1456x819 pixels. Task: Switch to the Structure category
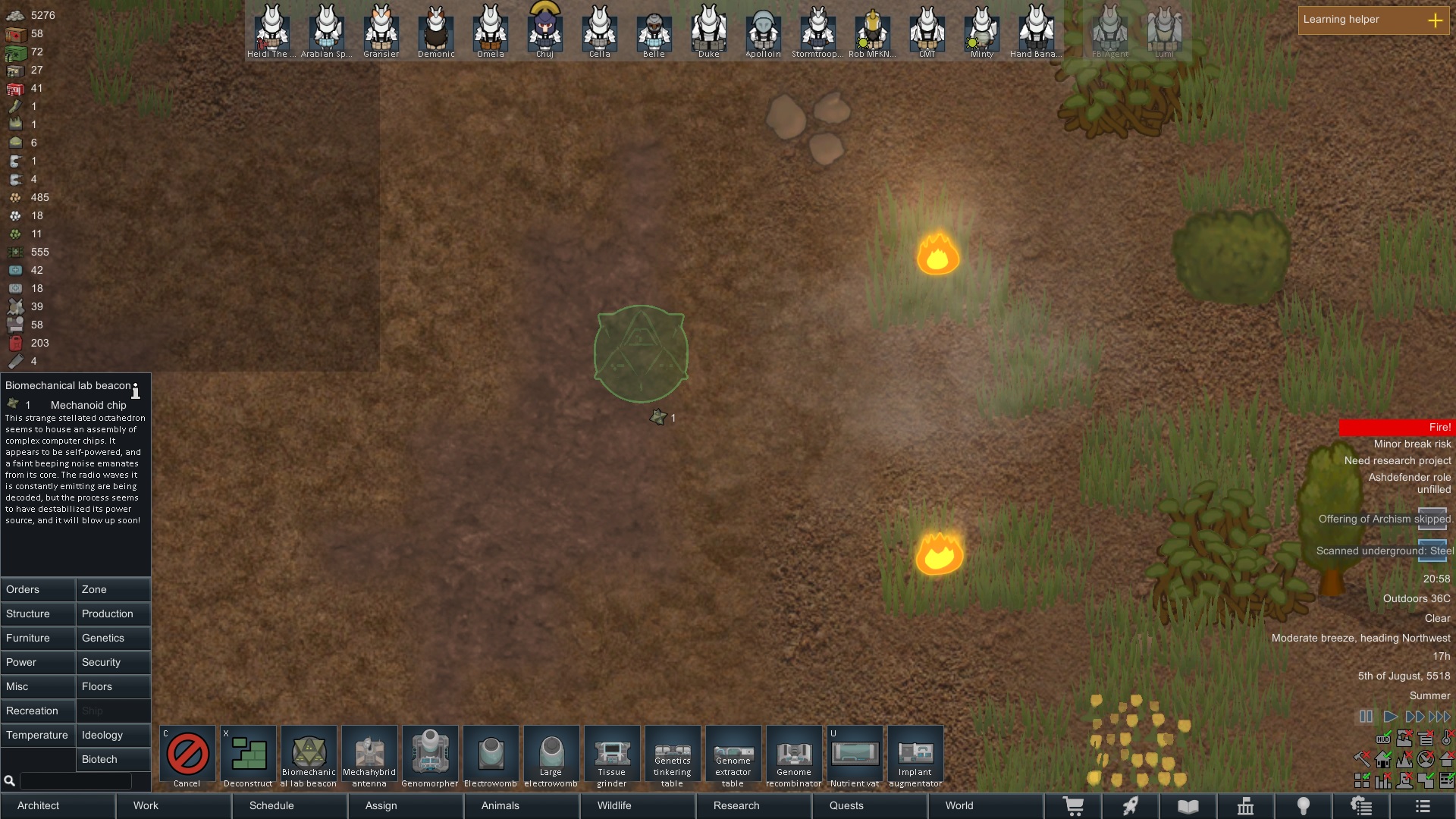pos(38,613)
